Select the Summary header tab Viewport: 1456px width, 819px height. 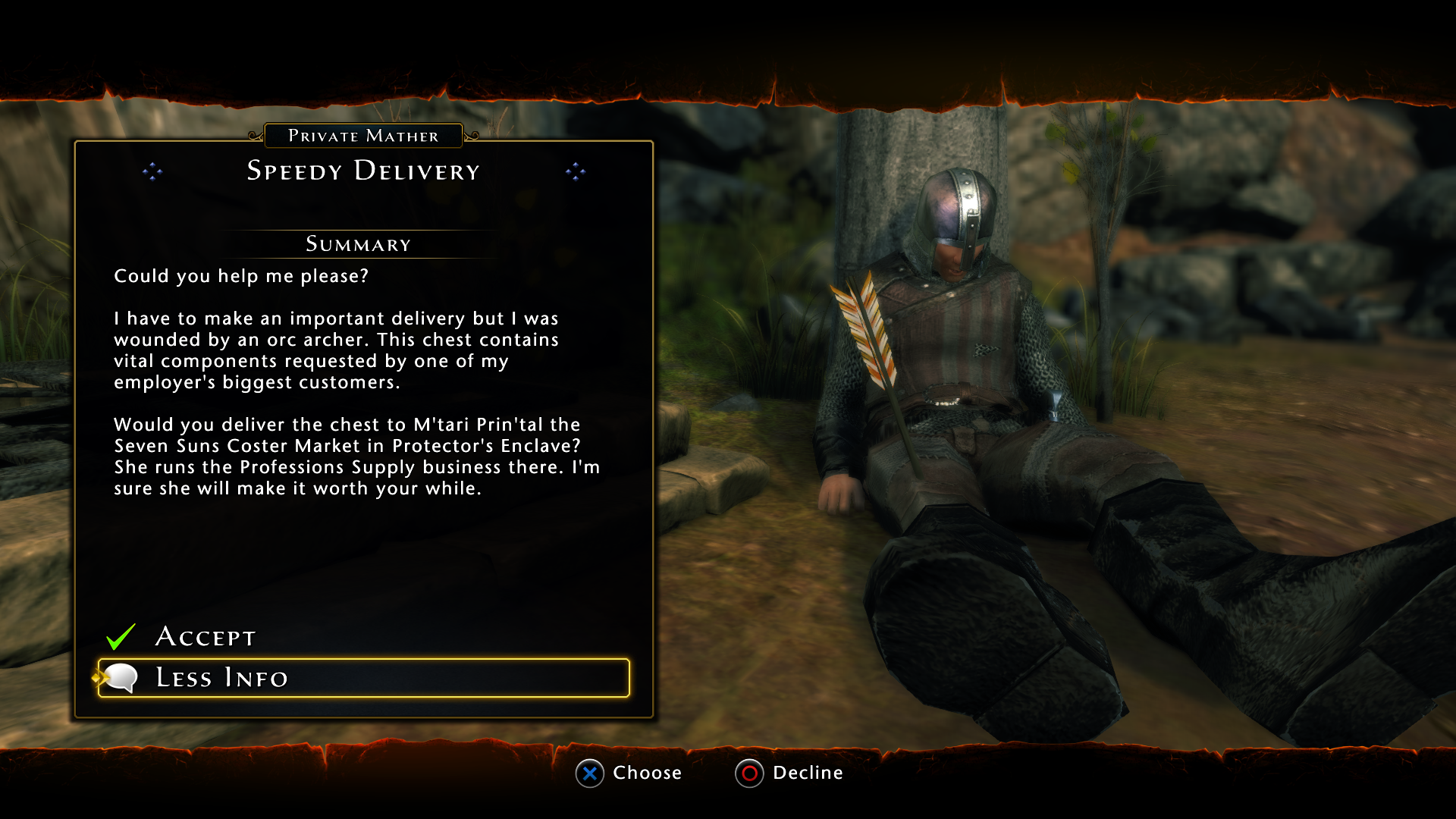point(358,244)
